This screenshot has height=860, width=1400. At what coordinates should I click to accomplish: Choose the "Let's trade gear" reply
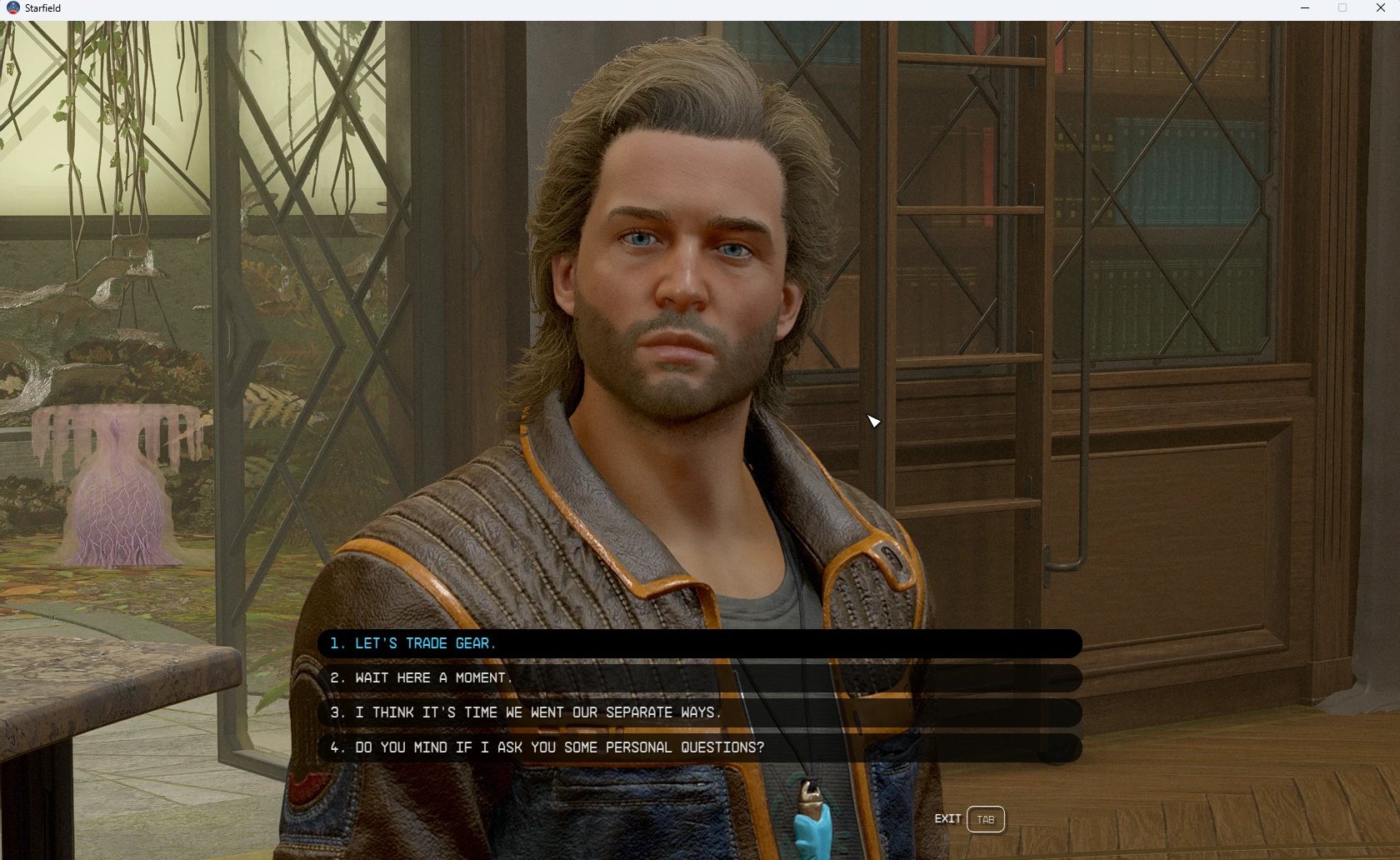(425, 643)
